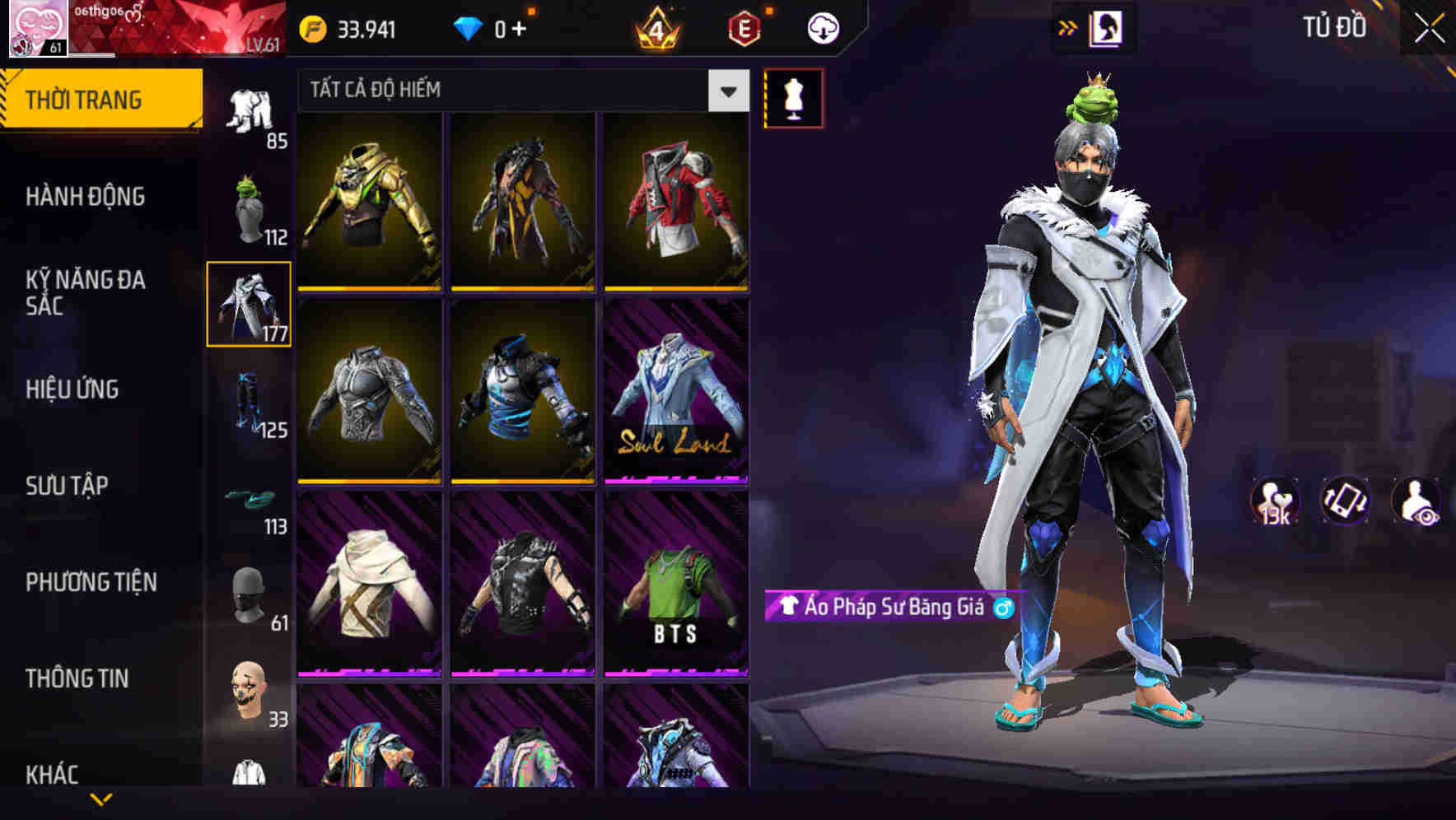Select the jacket category icon showing 177
This screenshot has height=820, width=1456.
(248, 305)
